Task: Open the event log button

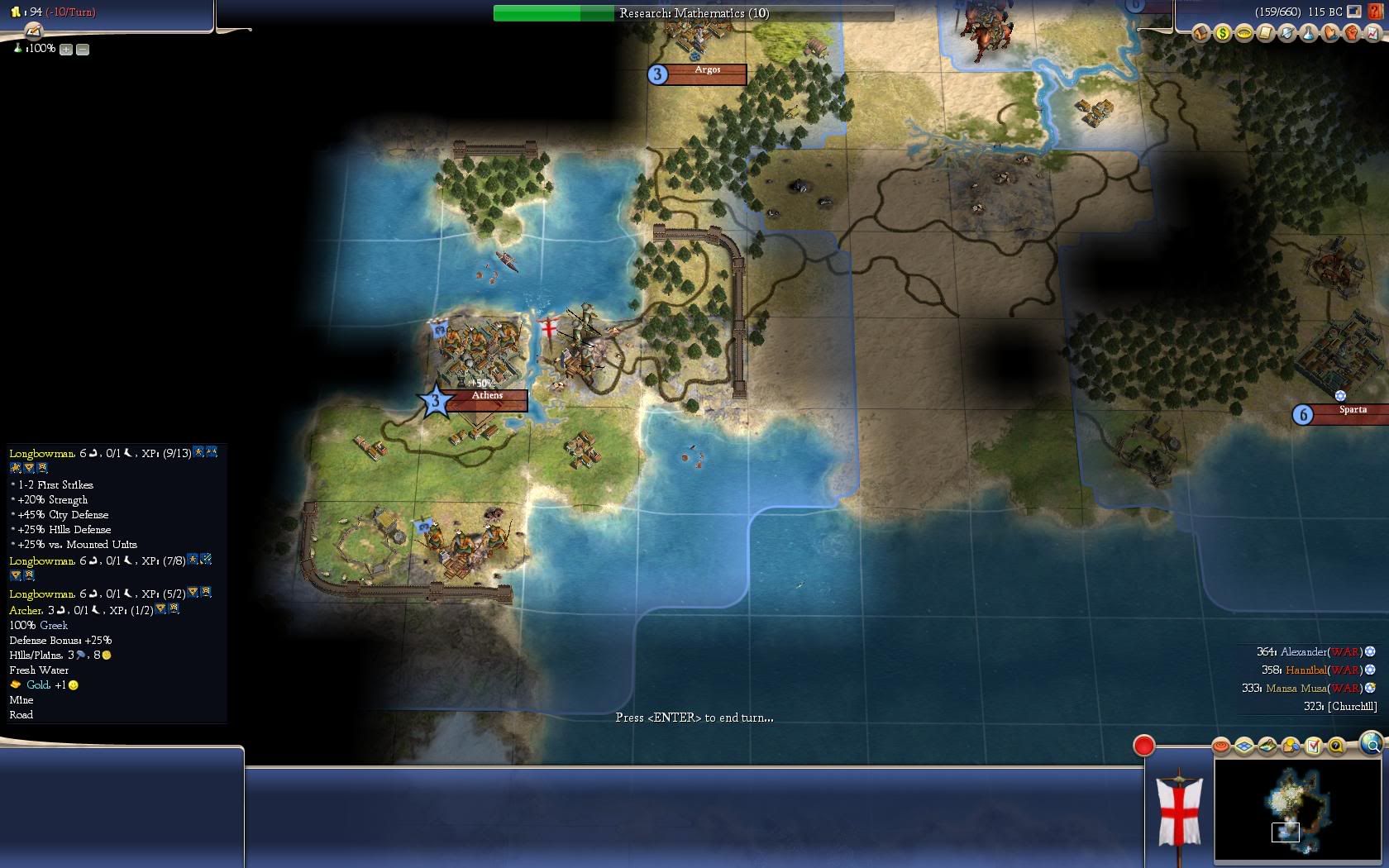Action: 32,31
